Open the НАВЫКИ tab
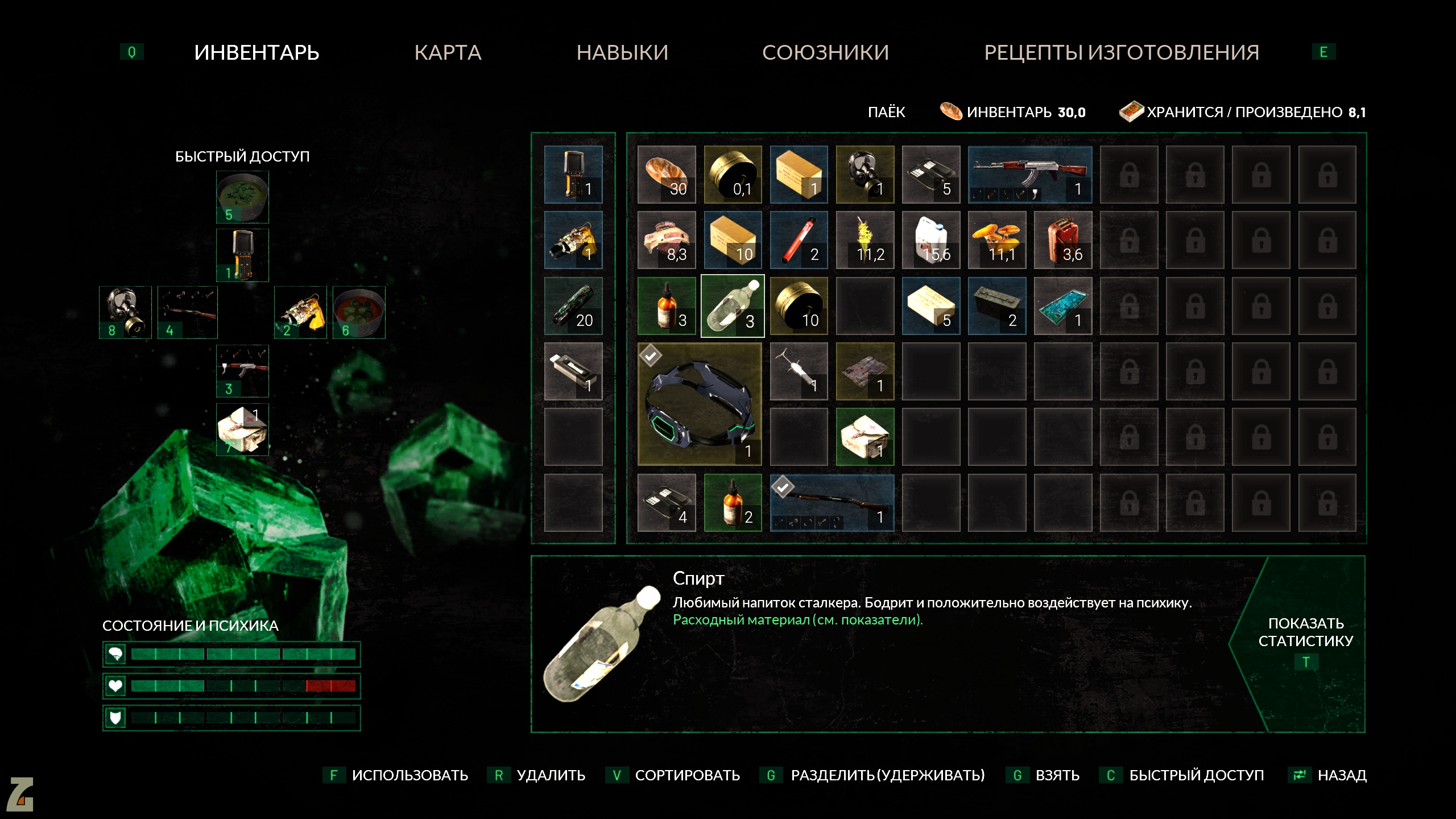Image resolution: width=1456 pixels, height=819 pixels. [x=622, y=52]
